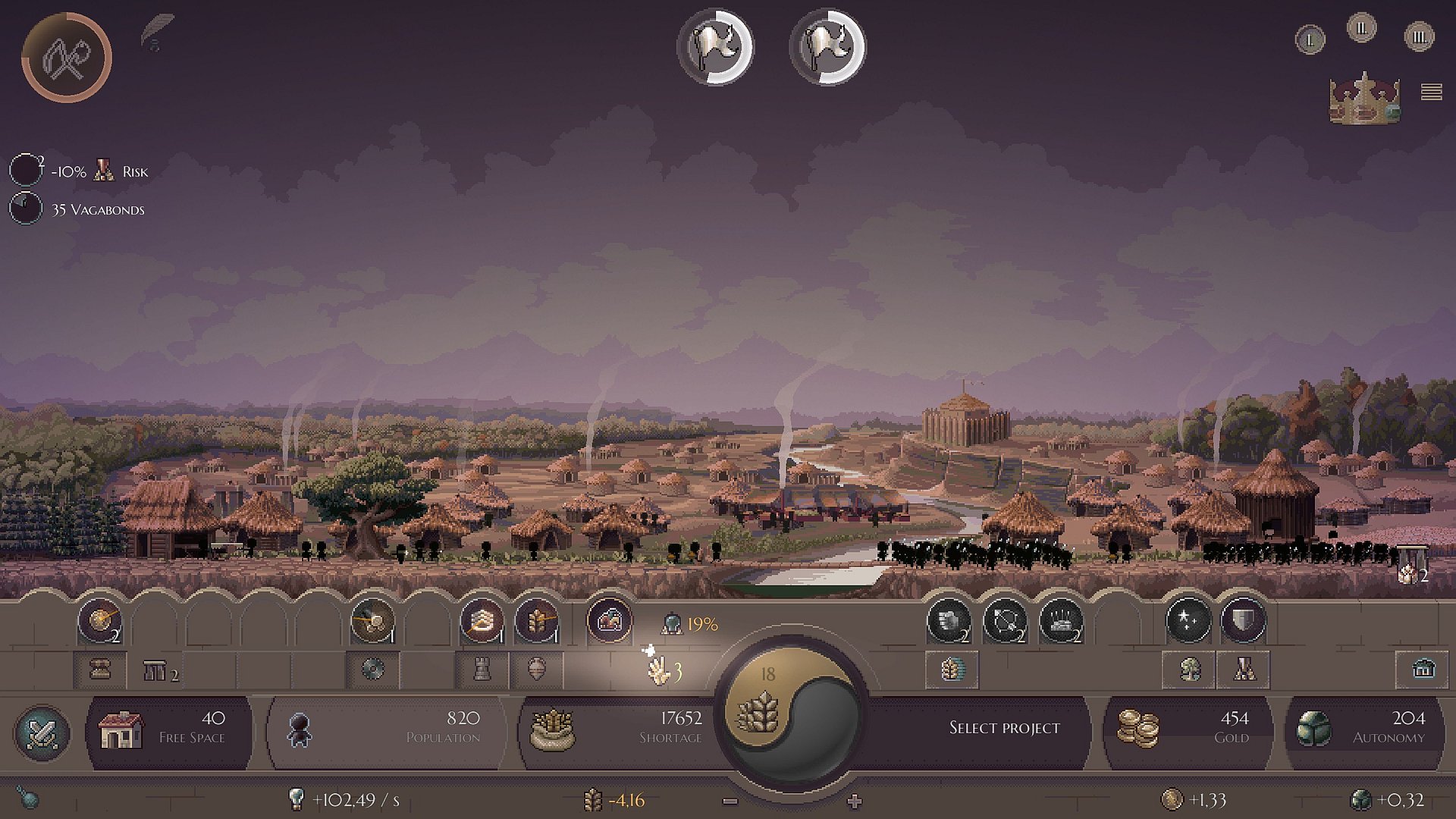Click the plus stepper beside the orb
Viewport: 1456px width, 819px height.
coord(855,801)
